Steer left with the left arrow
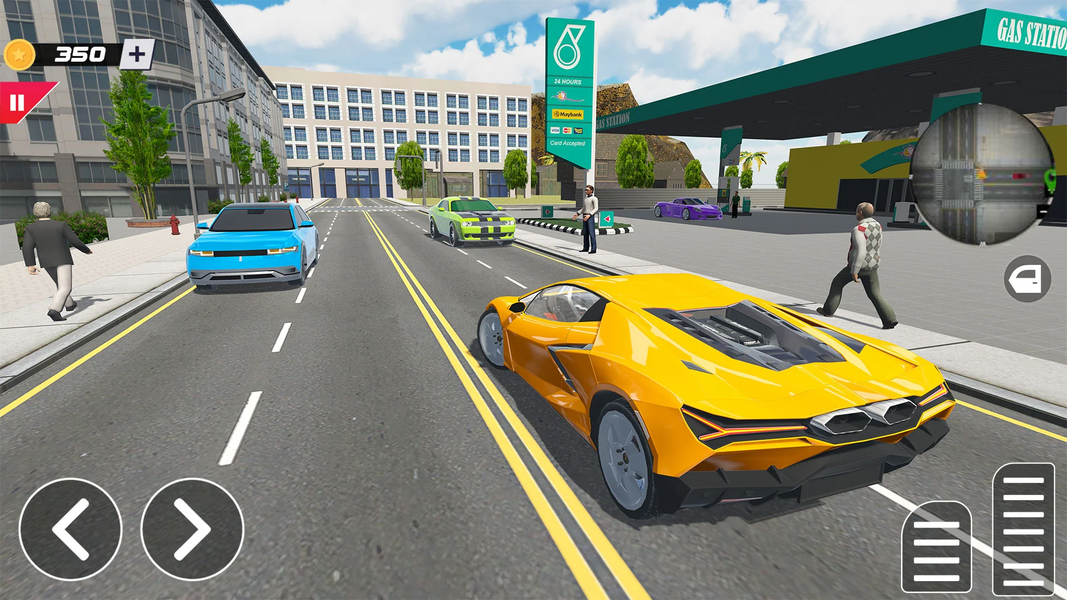Image resolution: width=1067 pixels, height=600 pixels. pos(70,529)
